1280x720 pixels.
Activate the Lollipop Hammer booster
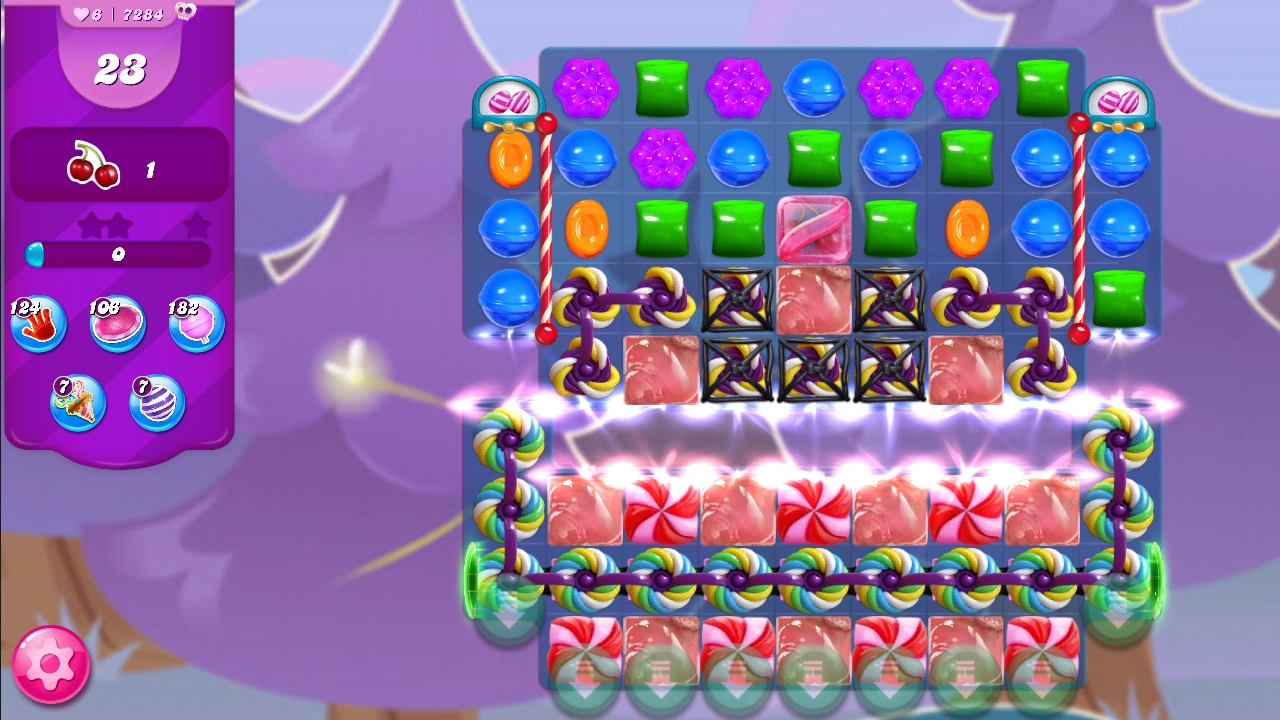click(196, 322)
